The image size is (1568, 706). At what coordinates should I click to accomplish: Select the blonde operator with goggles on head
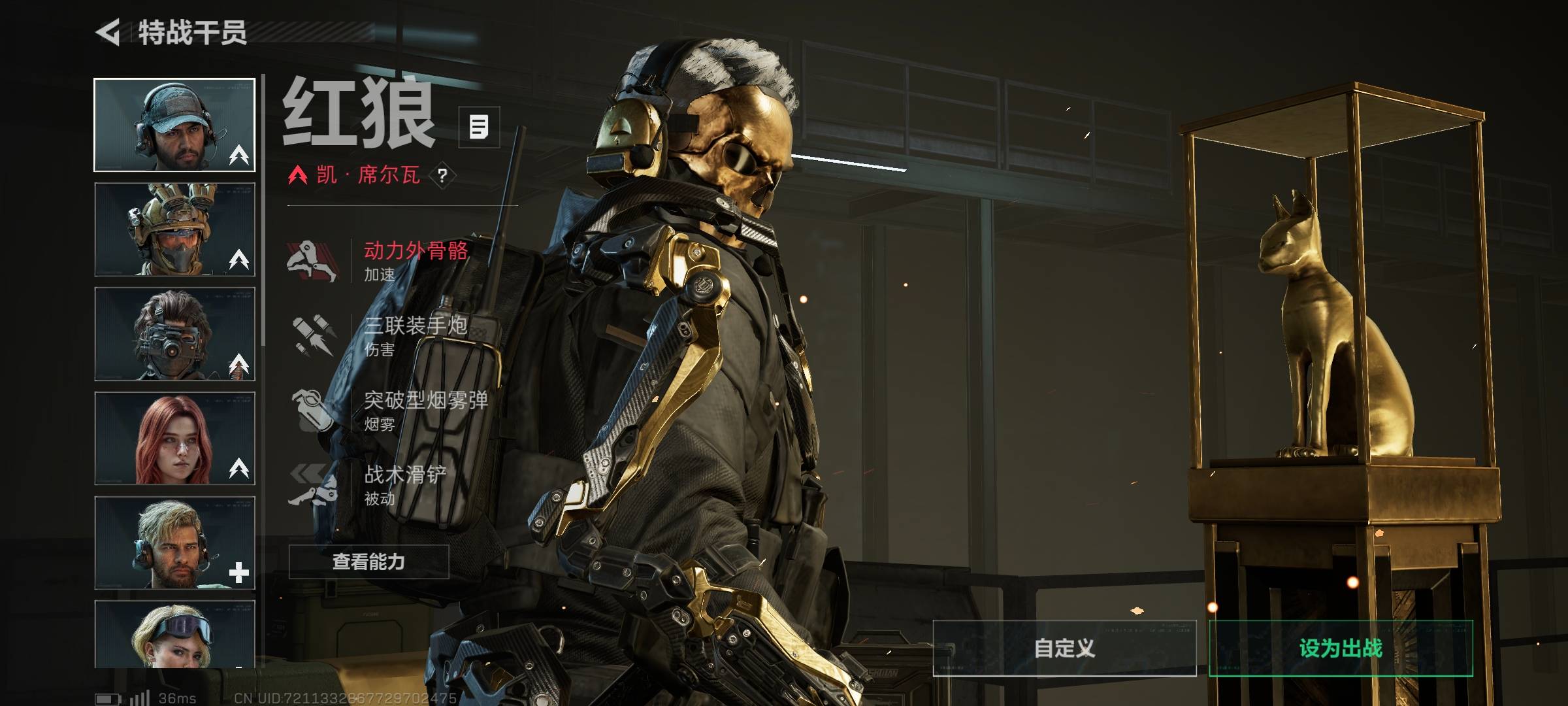tap(174, 634)
